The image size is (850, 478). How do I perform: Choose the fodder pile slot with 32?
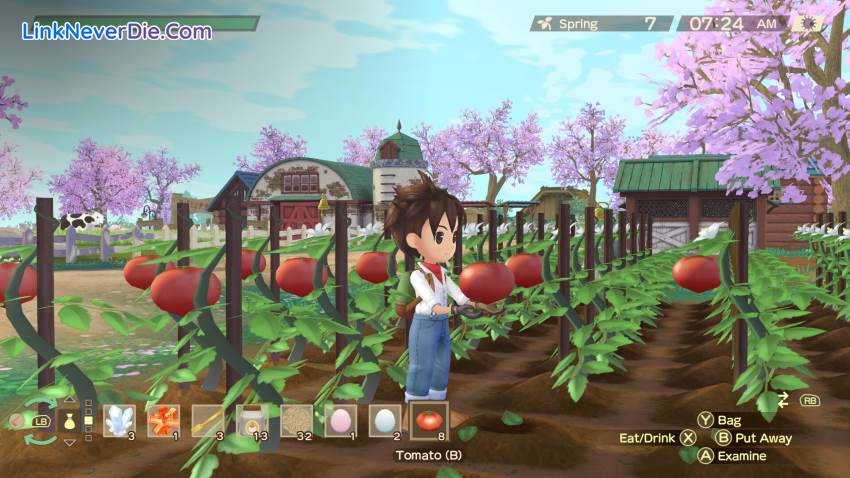(x=297, y=421)
